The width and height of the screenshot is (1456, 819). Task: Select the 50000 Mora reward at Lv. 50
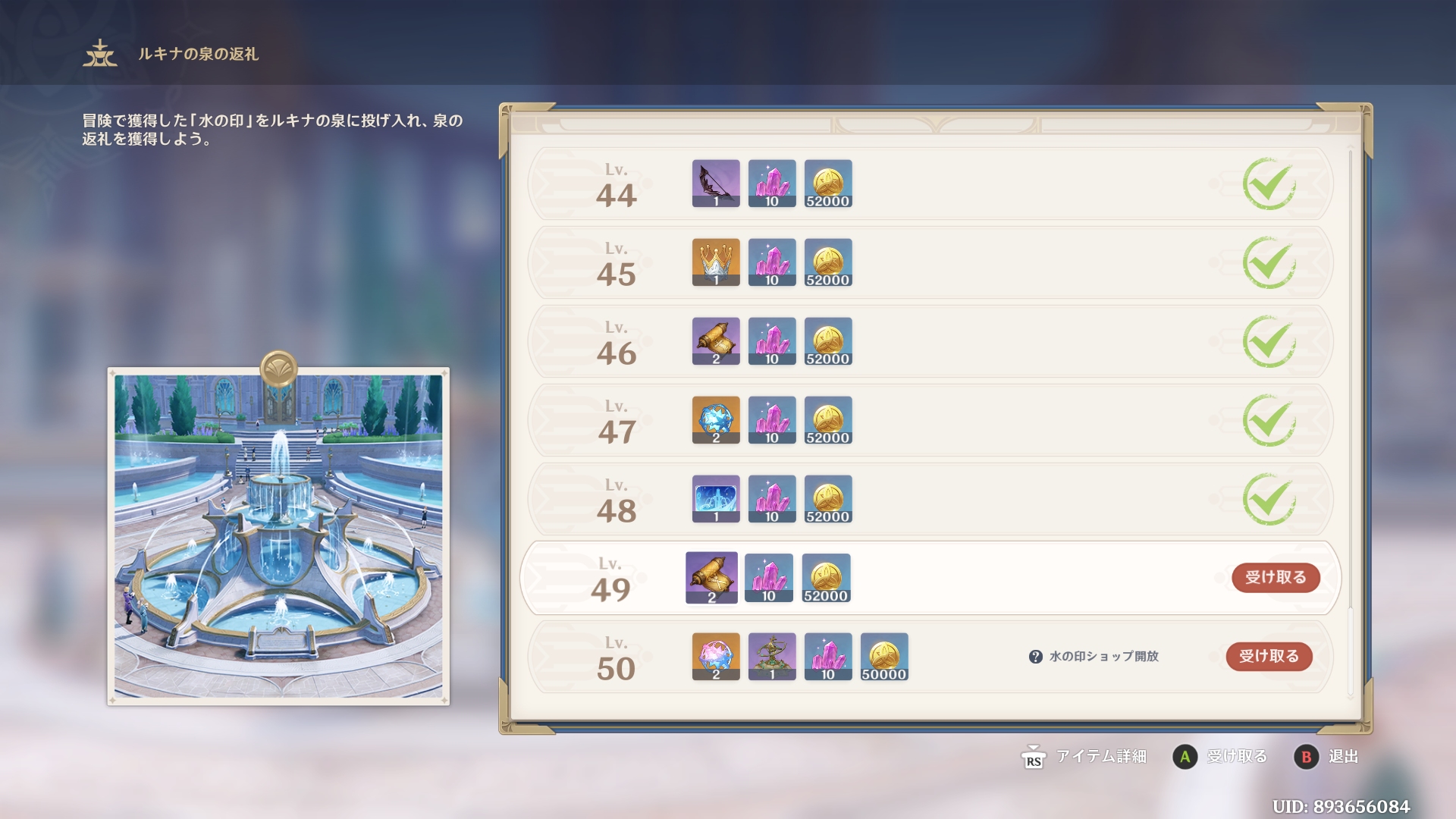coord(884,657)
